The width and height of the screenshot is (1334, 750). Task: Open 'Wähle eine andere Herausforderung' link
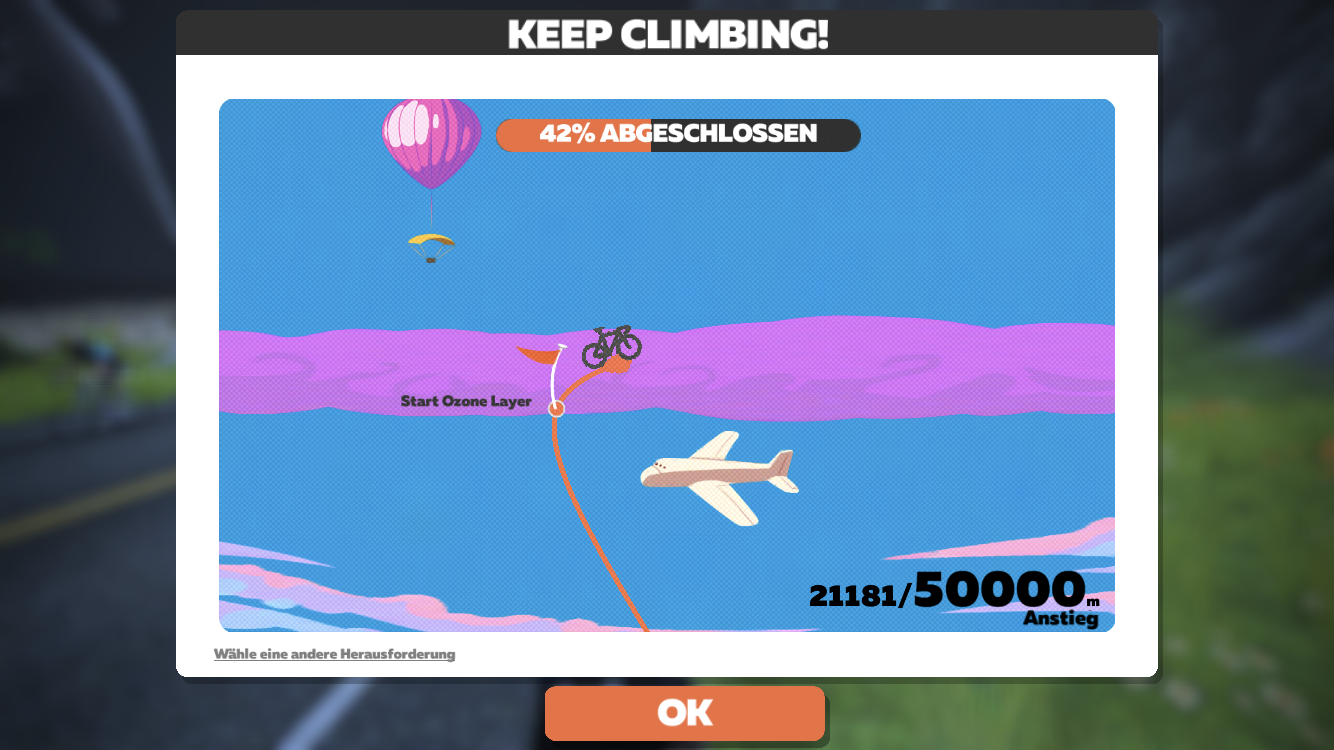pyautogui.click(x=334, y=654)
